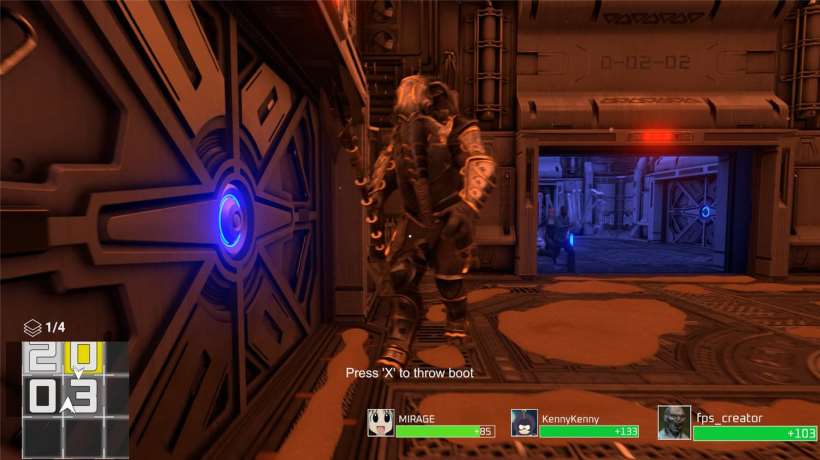The height and width of the screenshot is (460, 820).
Task: Choose fps_creator's player portrait
Action: [x=674, y=422]
